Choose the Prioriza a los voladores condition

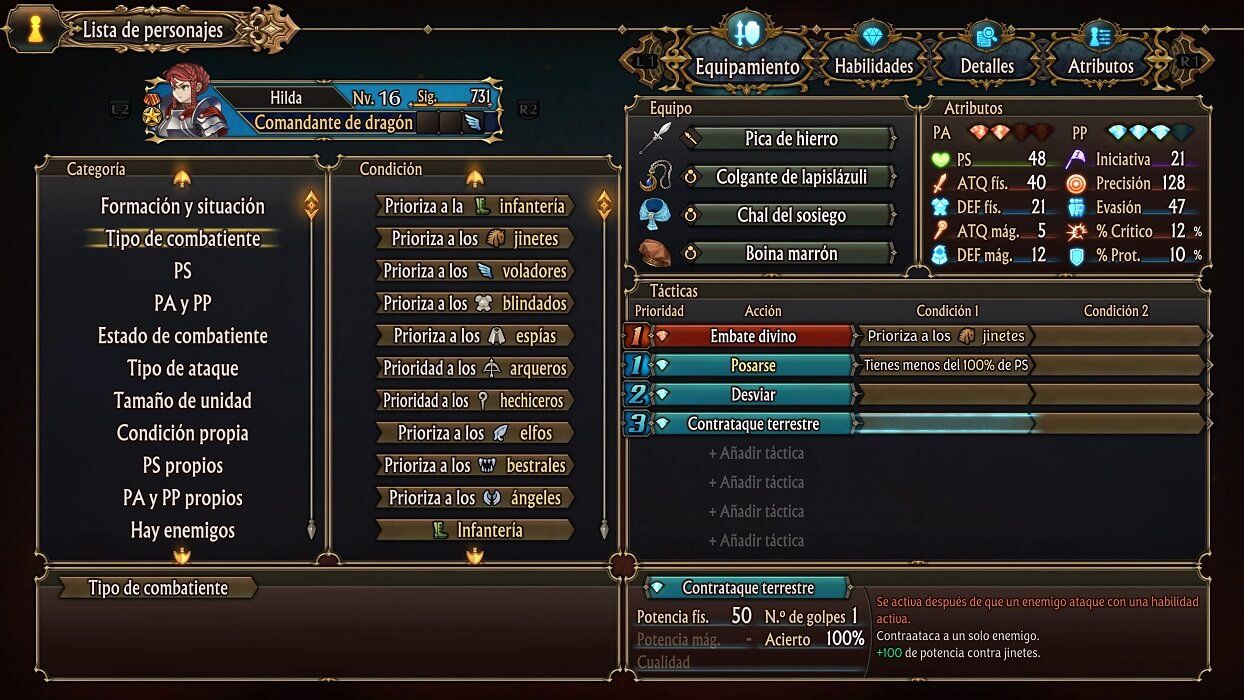[x=475, y=271]
